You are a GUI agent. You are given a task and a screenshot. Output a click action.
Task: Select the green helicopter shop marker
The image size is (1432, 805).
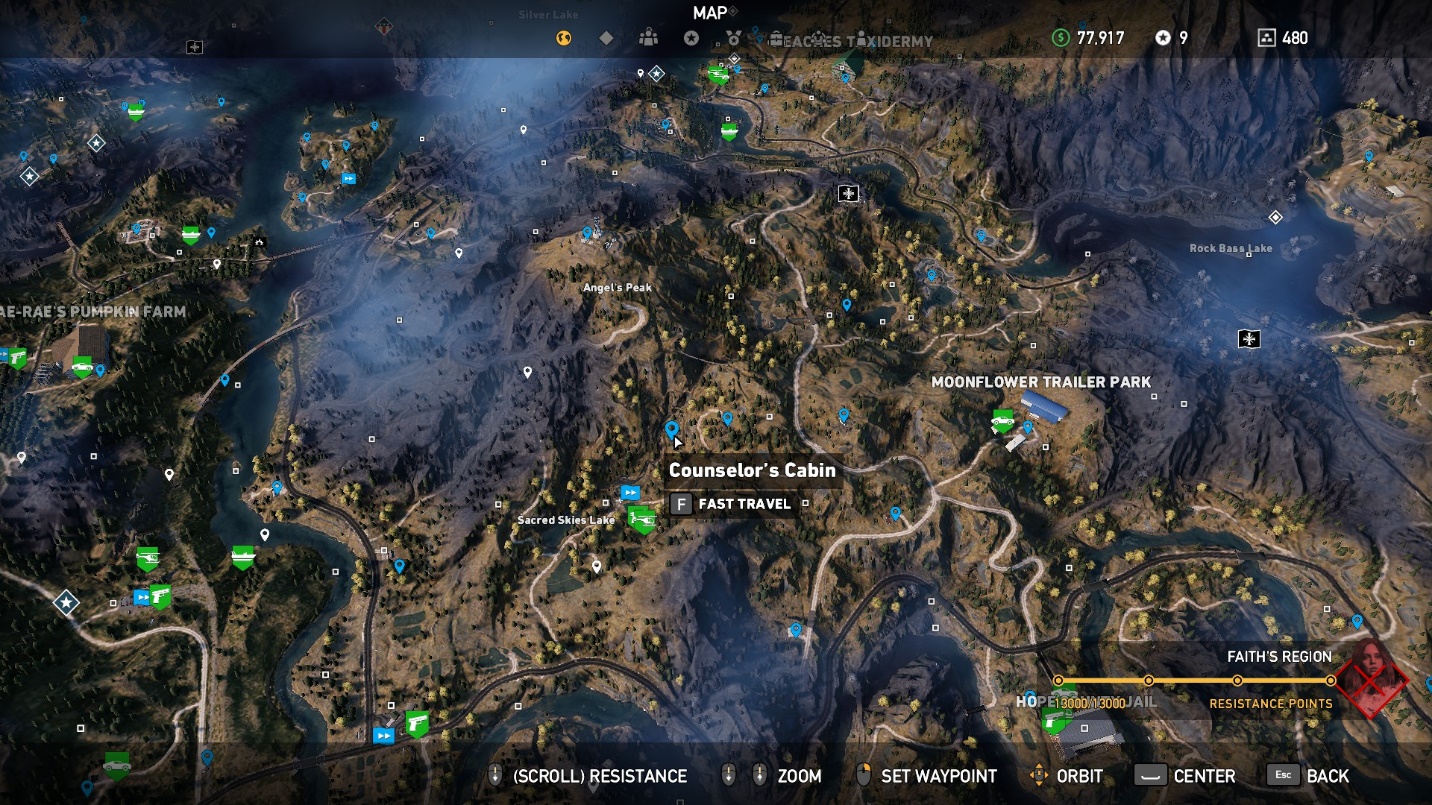tap(641, 518)
